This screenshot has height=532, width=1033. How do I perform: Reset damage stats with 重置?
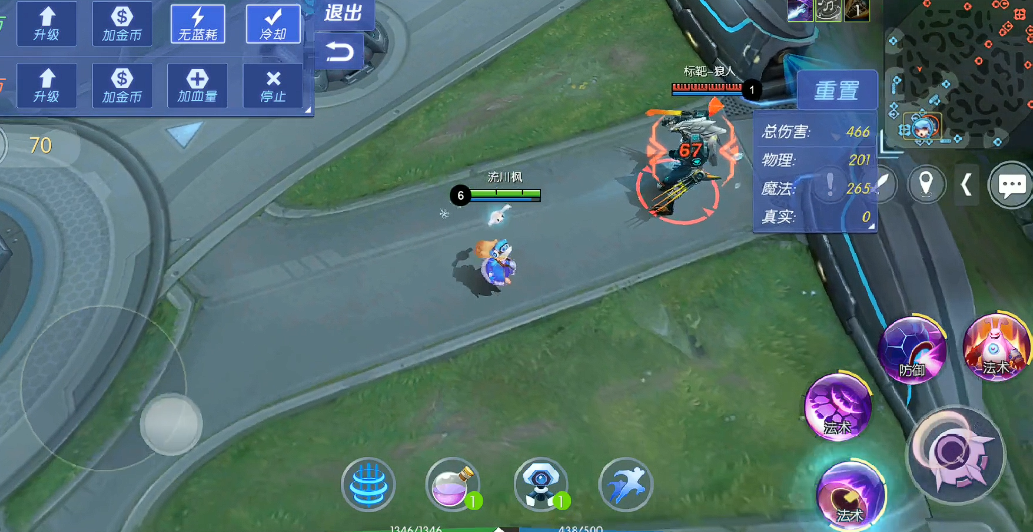click(x=836, y=91)
